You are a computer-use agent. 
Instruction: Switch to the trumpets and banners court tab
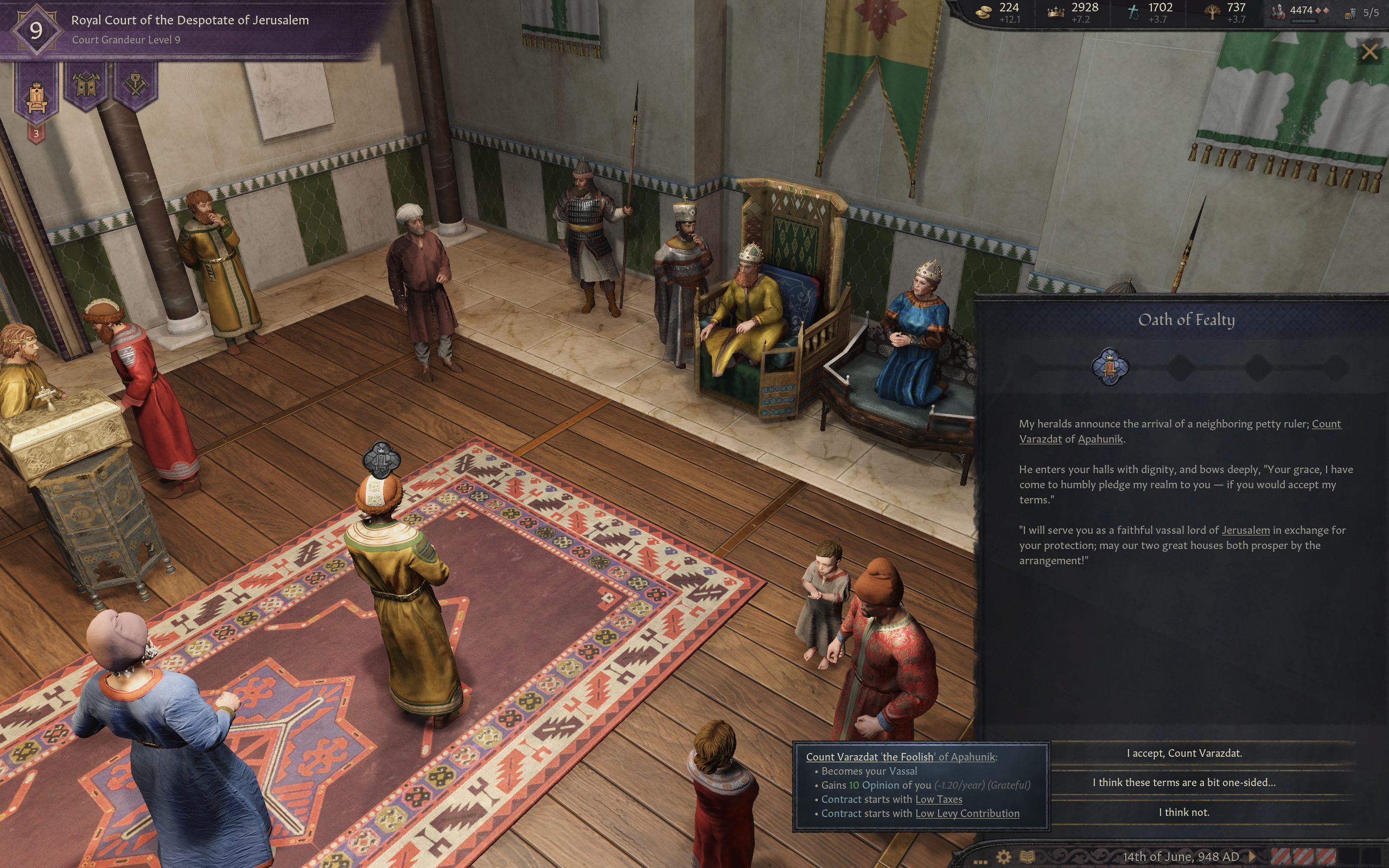(x=86, y=86)
